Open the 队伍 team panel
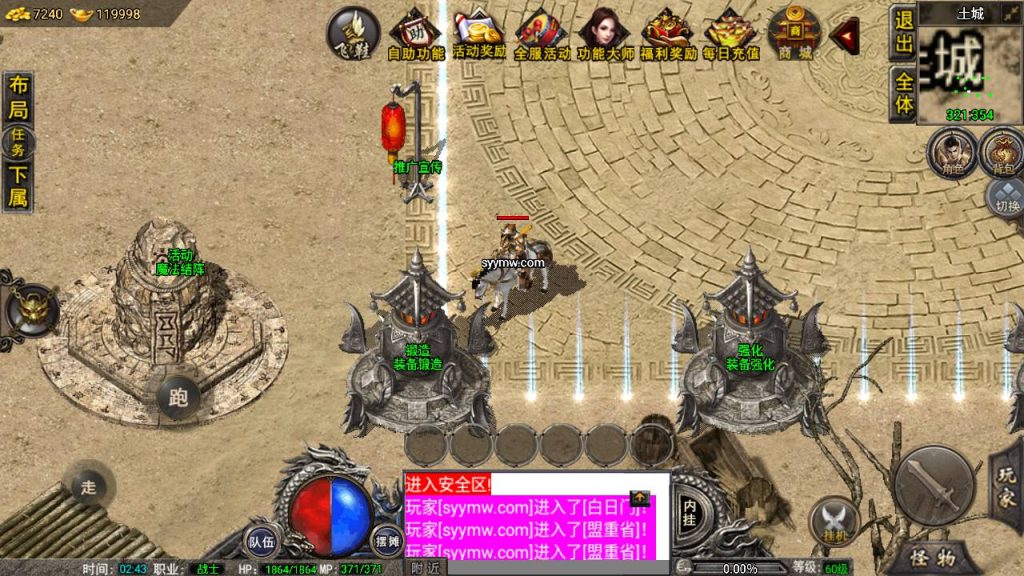1024x576 pixels. point(263,541)
